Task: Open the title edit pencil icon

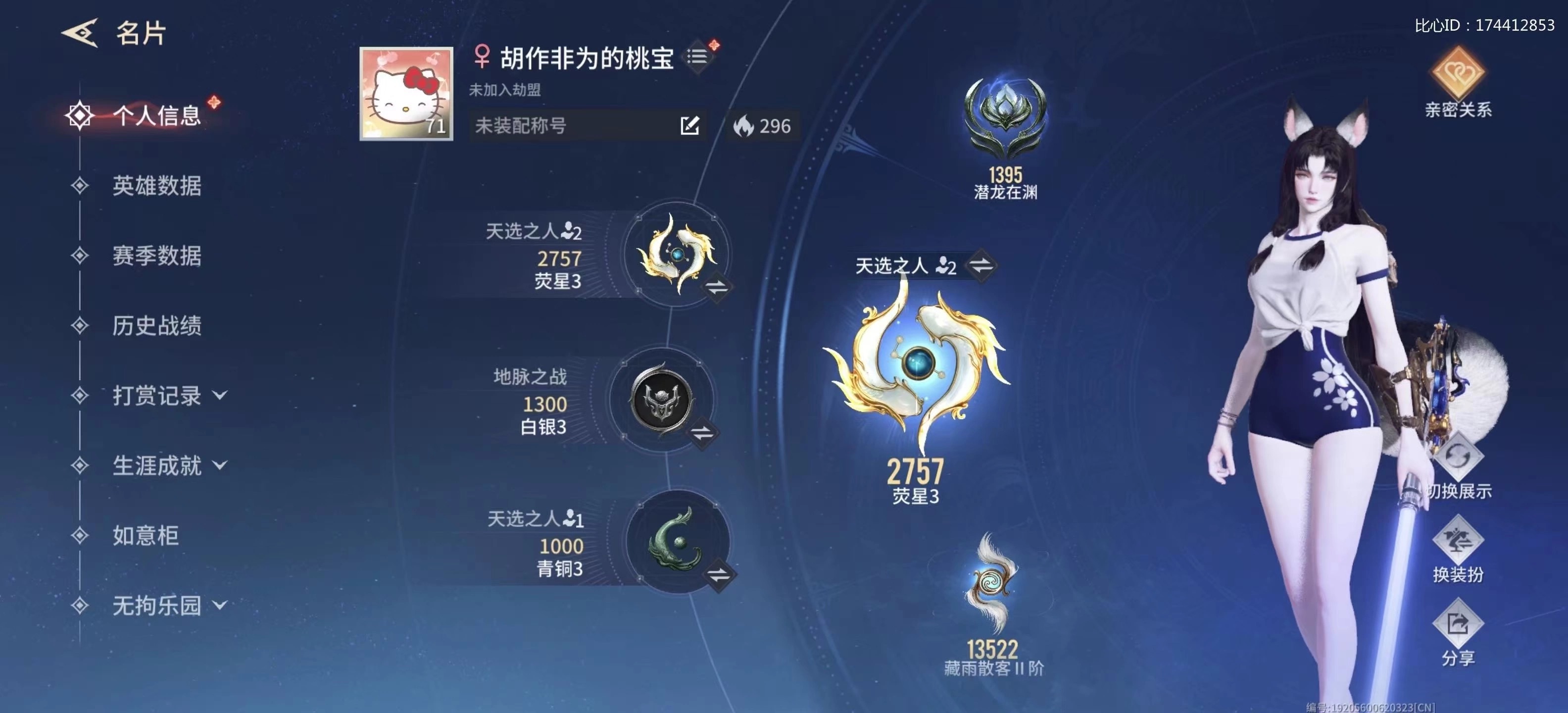Action: [x=689, y=125]
